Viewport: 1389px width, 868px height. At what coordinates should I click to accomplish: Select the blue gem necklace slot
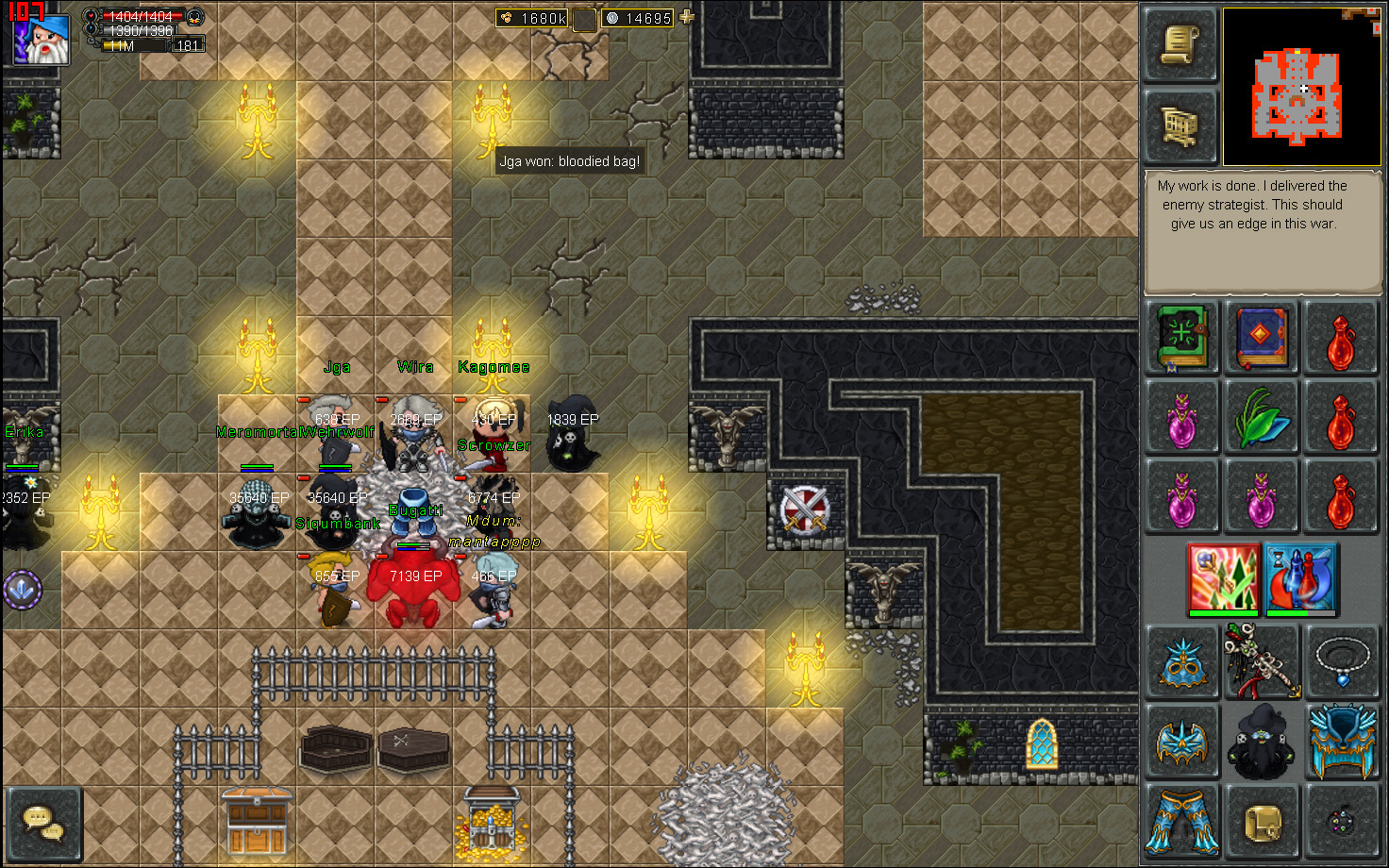pos(1341,662)
